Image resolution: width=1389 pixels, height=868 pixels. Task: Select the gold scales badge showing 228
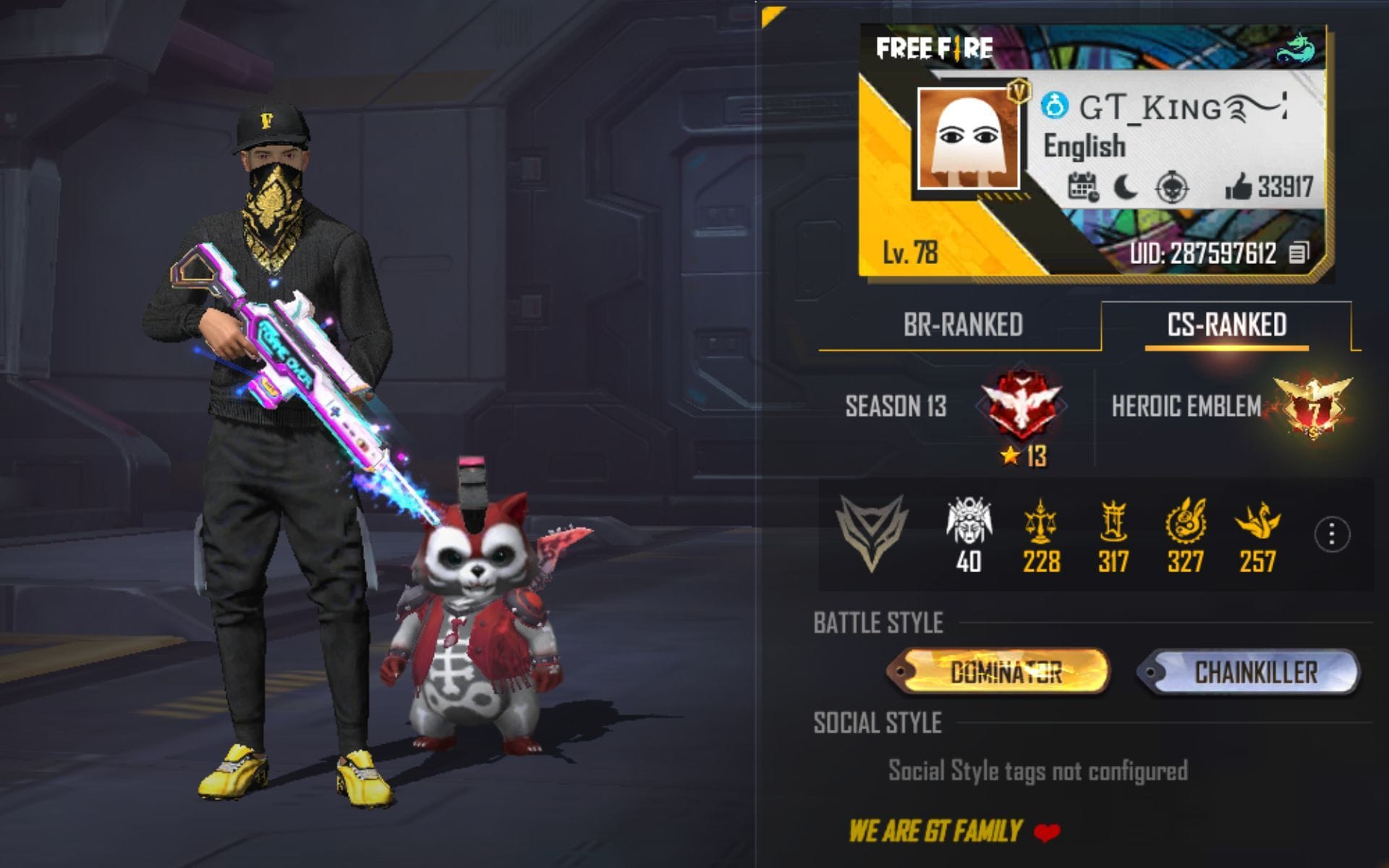[x=1040, y=522]
